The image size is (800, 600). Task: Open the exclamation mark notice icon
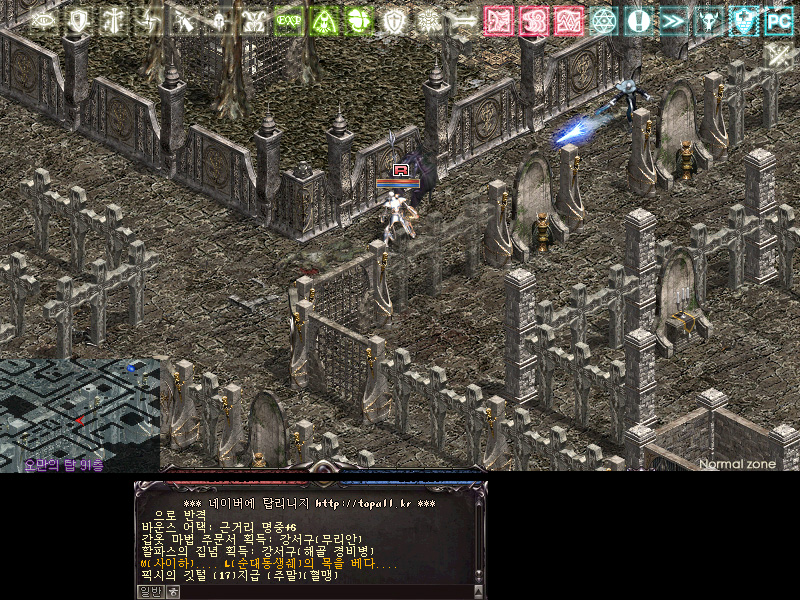(x=638, y=20)
